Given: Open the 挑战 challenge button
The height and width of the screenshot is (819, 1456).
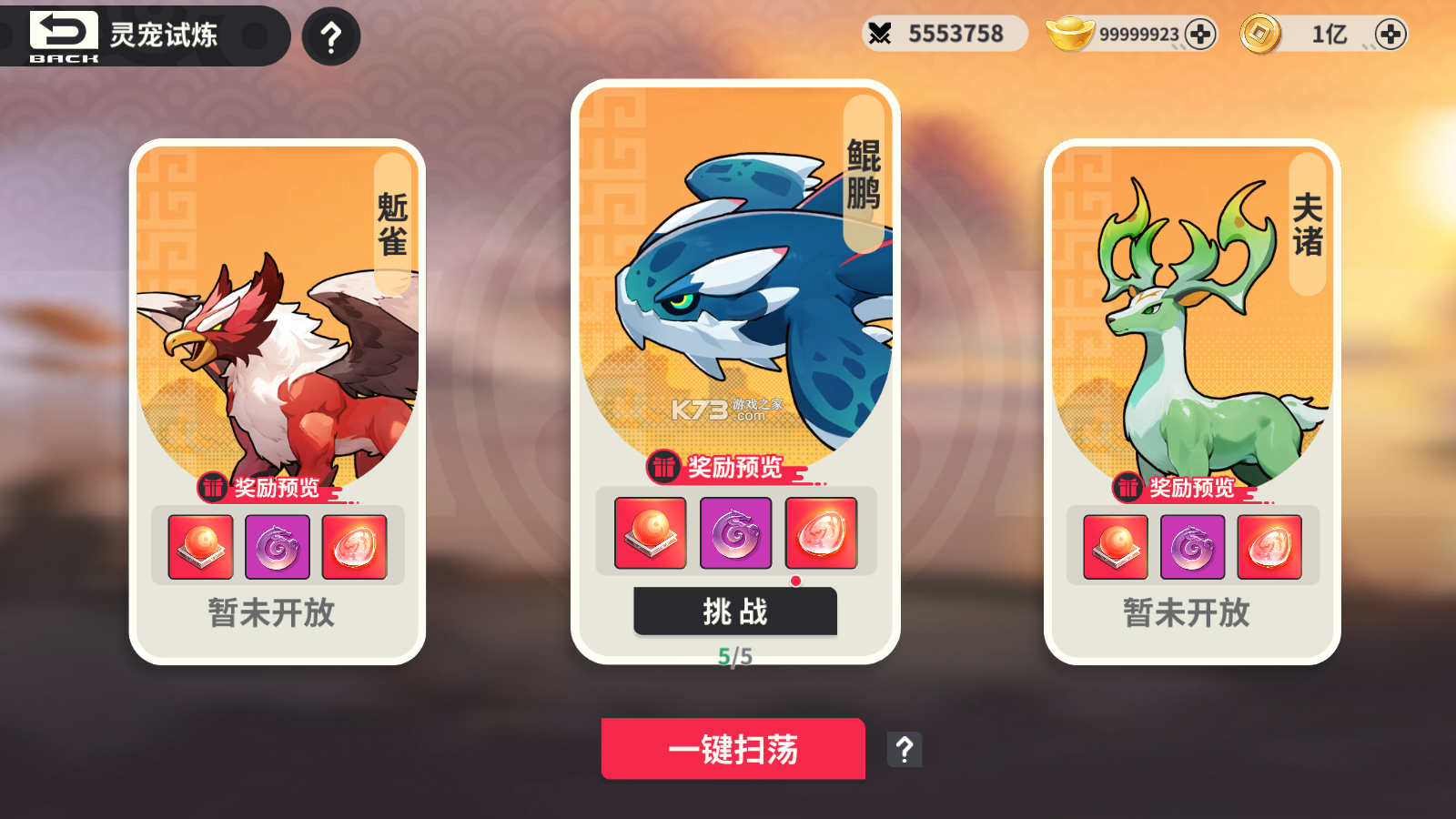Looking at the screenshot, I should [x=734, y=612].
